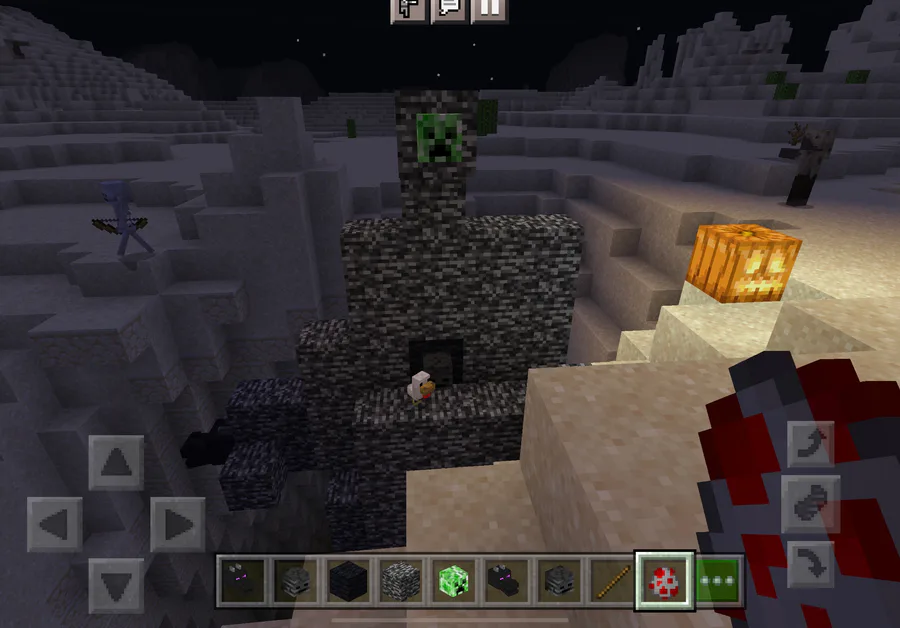Select the mooshroom spawn egg slot

[x=664, y=580]
